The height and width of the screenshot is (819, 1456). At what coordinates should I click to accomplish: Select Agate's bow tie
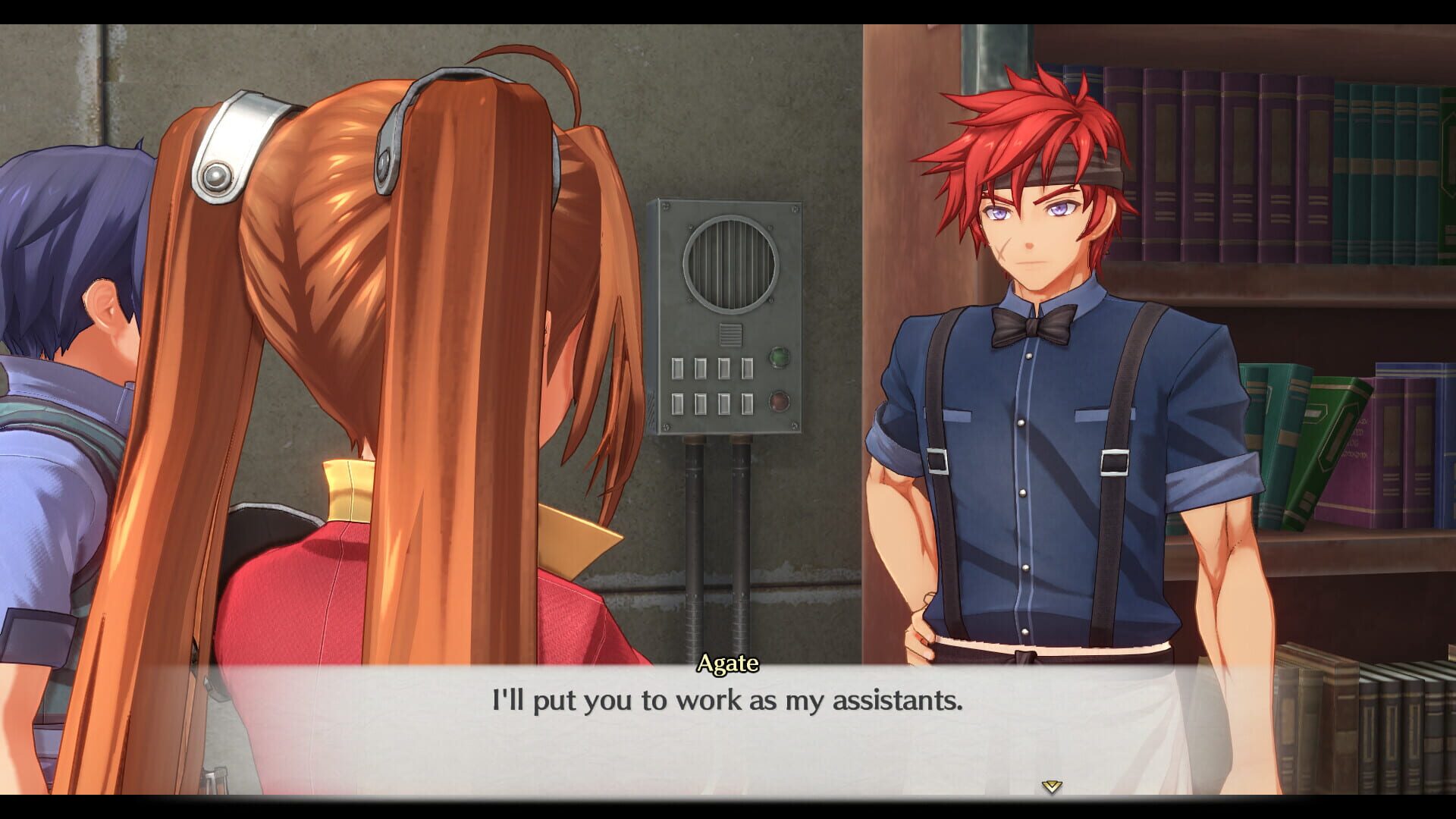click(x=1030, y=326)
